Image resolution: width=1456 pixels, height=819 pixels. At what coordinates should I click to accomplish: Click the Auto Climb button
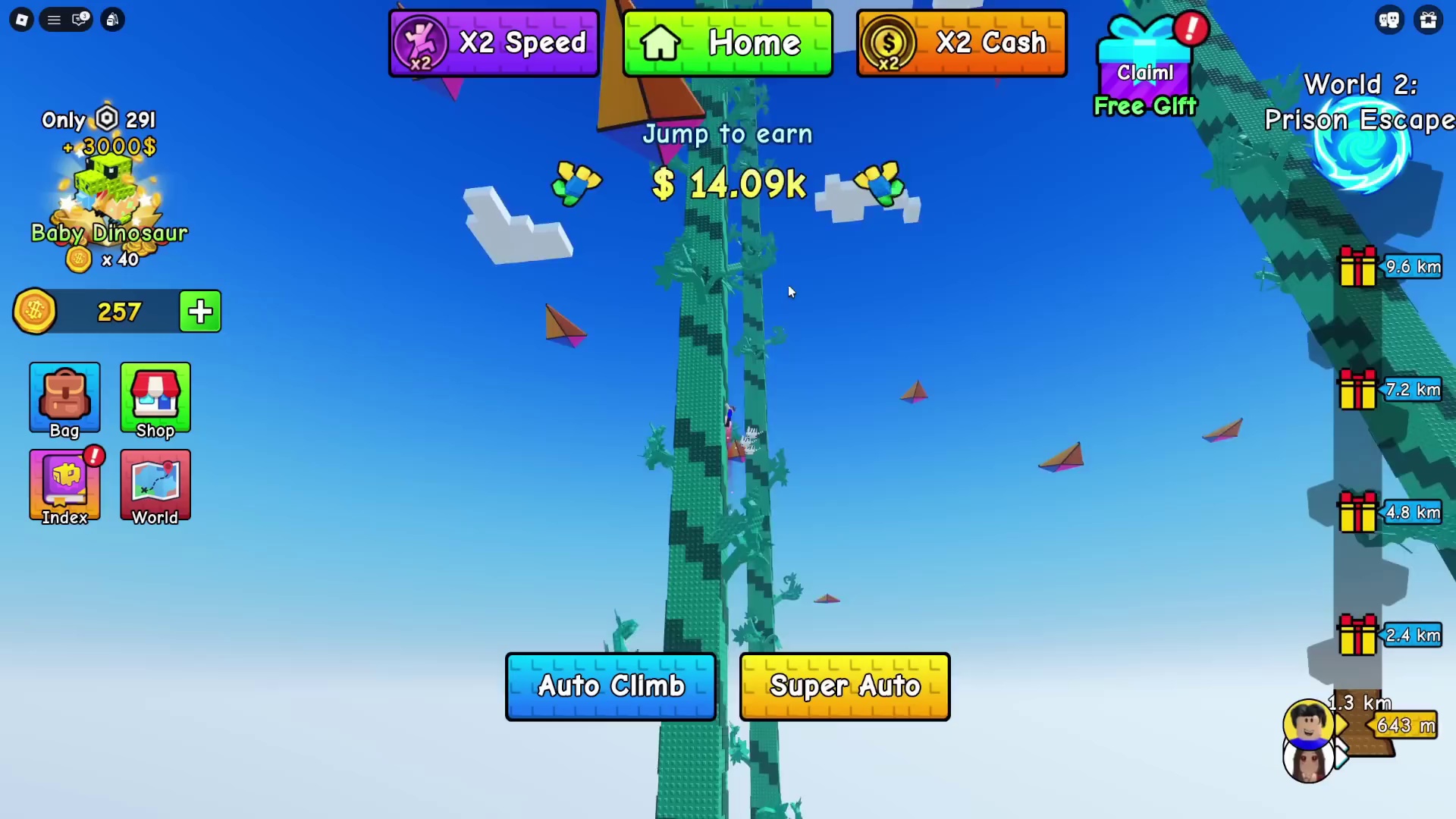[610, 686]
